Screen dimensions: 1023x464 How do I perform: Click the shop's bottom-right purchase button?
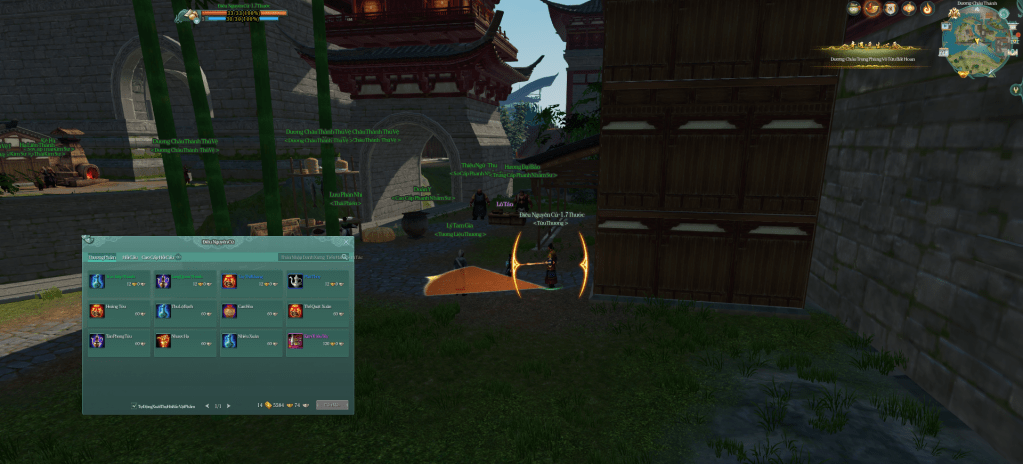tap(332, 405)
